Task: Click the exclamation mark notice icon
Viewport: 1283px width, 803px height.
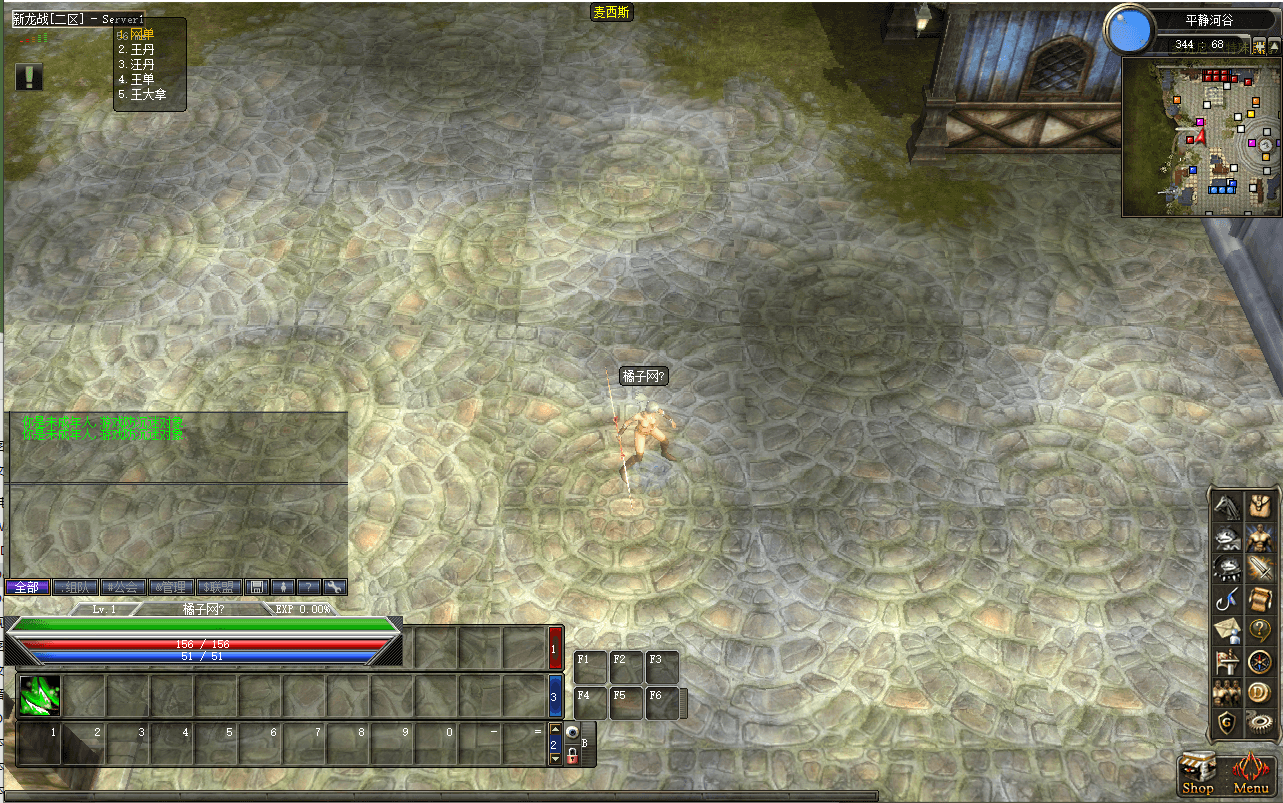Action: coord(30,77)
